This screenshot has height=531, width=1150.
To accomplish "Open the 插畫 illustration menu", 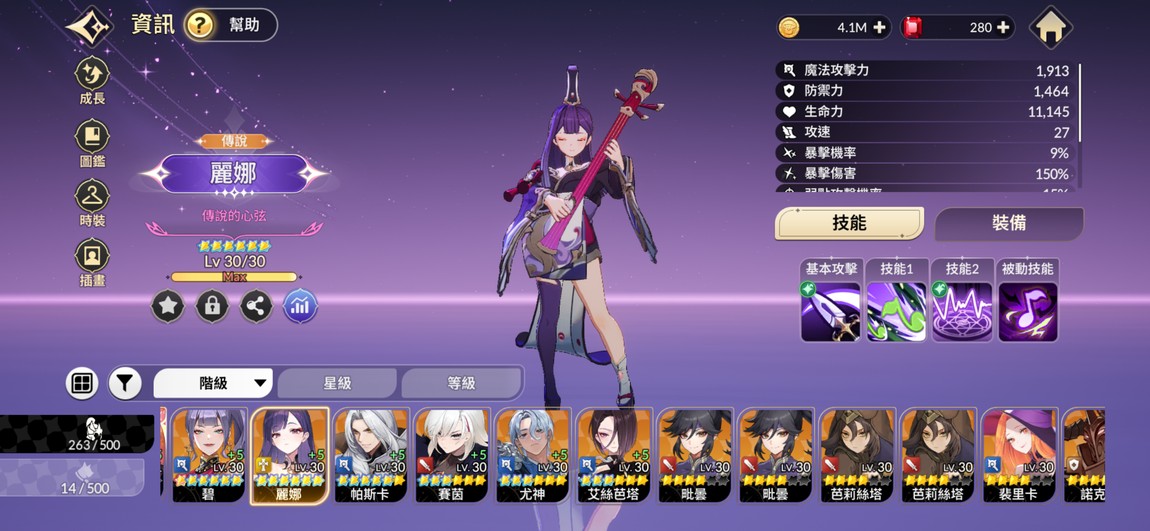I will 92,262.
